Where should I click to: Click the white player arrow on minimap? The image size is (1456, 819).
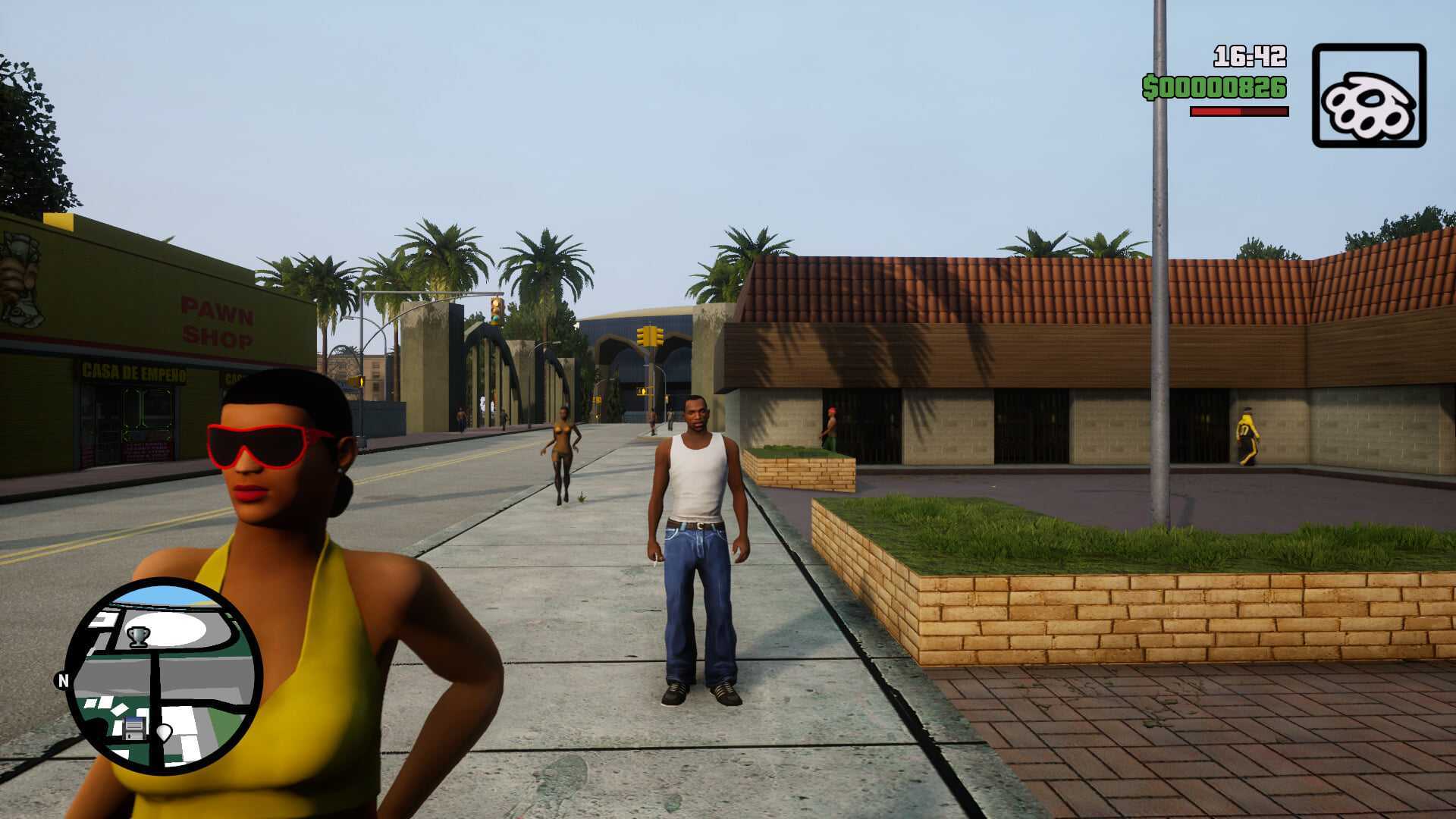pos(164,733)
